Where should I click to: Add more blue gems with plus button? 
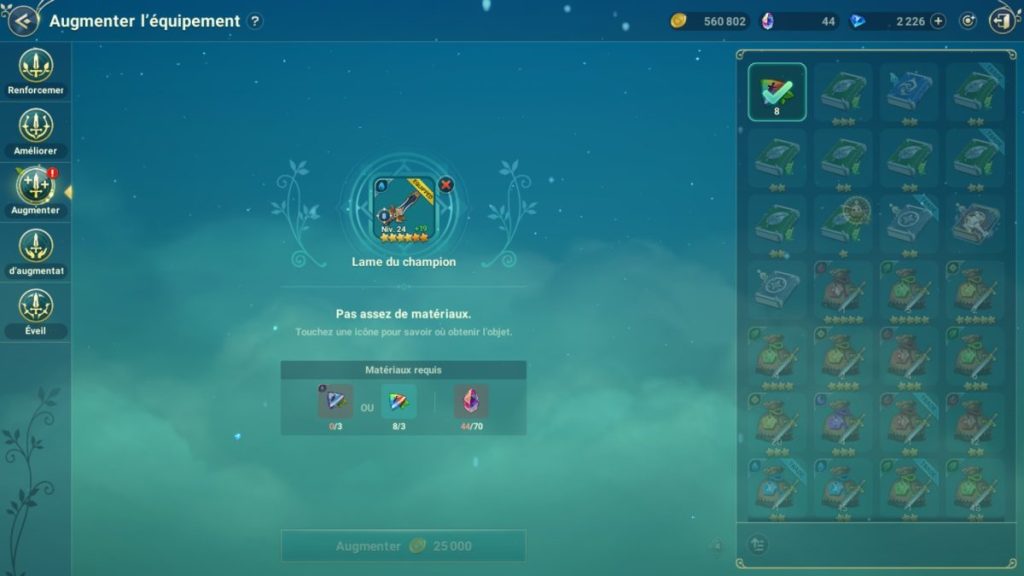tap(938, 21)
